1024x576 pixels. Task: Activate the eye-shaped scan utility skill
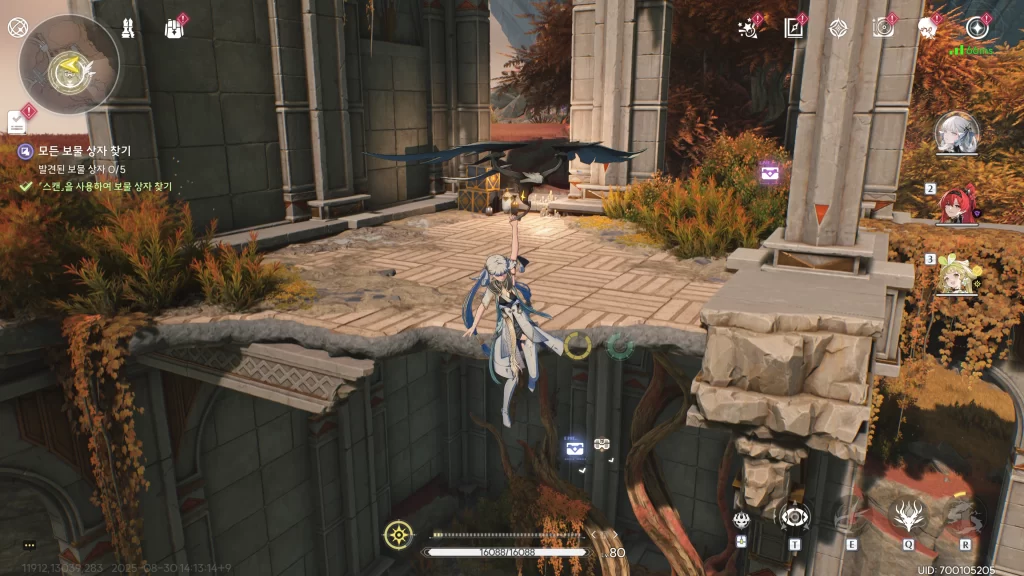794,517
